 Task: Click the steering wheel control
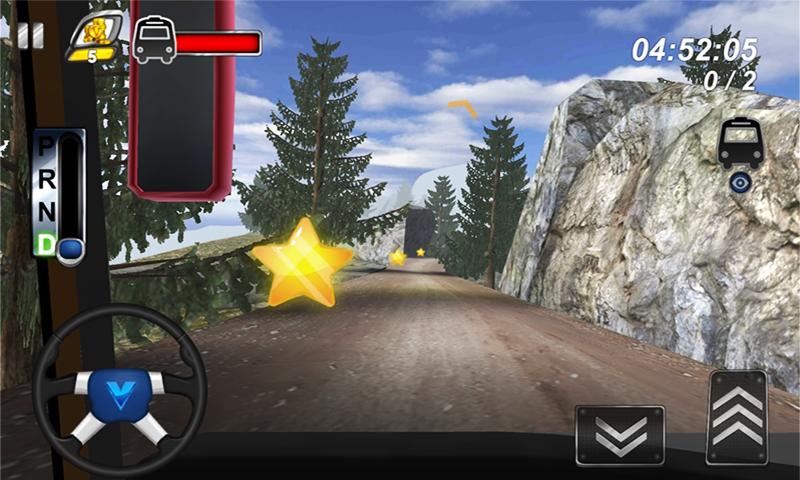click(x=120, y=390)
